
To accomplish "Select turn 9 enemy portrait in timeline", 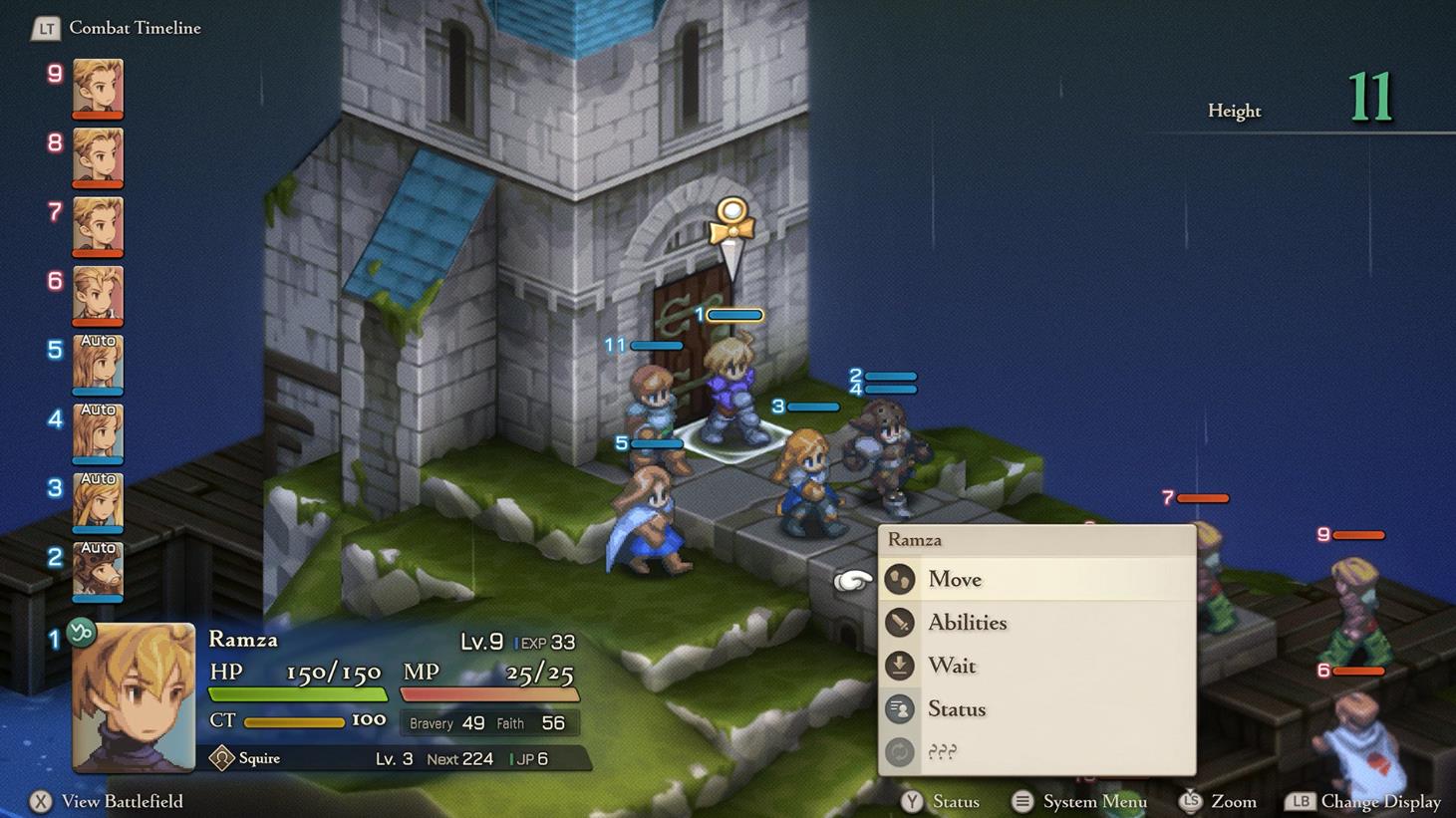I will (98, 88).
